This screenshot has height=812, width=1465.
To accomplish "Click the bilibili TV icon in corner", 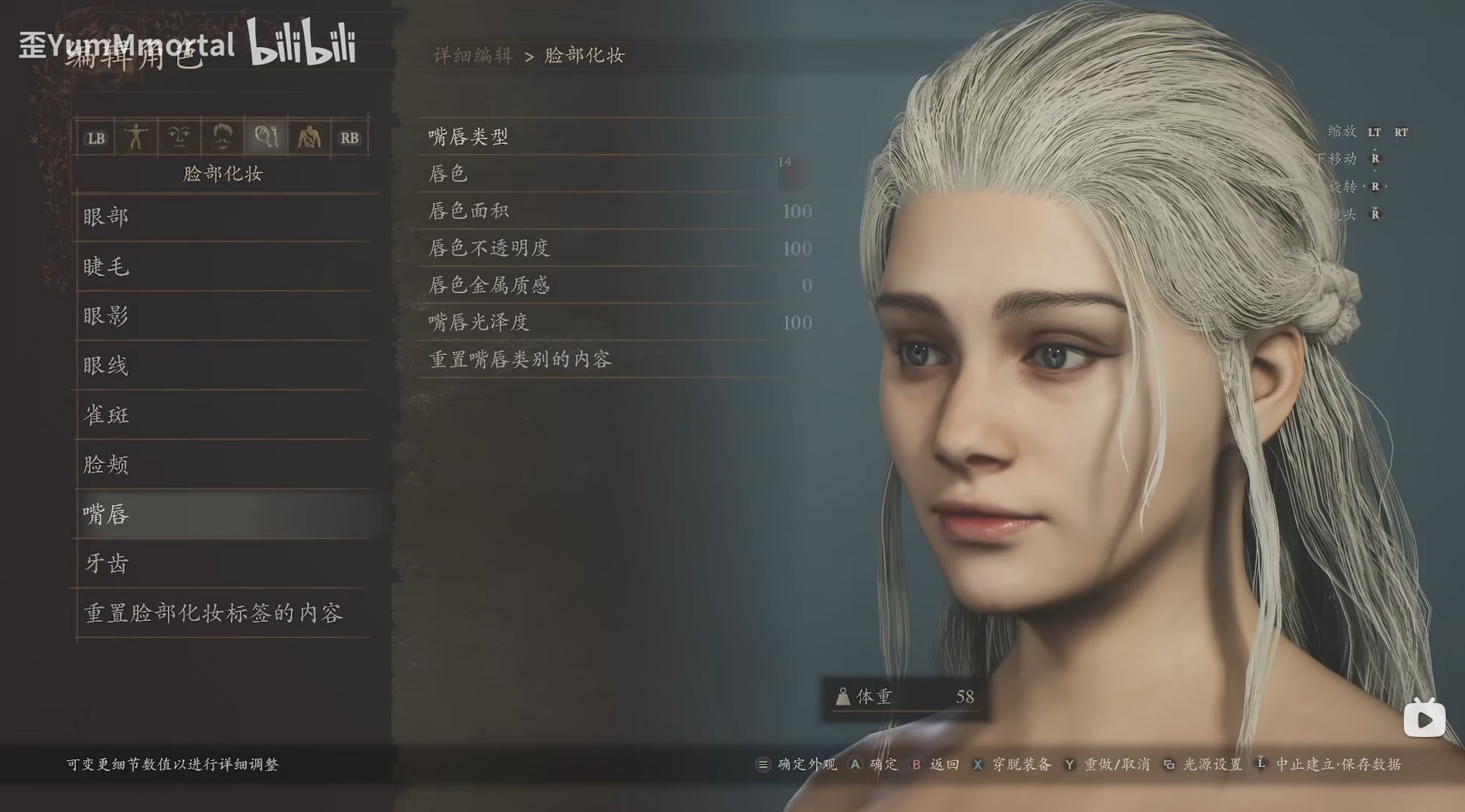I will [x=1424, y=718].
